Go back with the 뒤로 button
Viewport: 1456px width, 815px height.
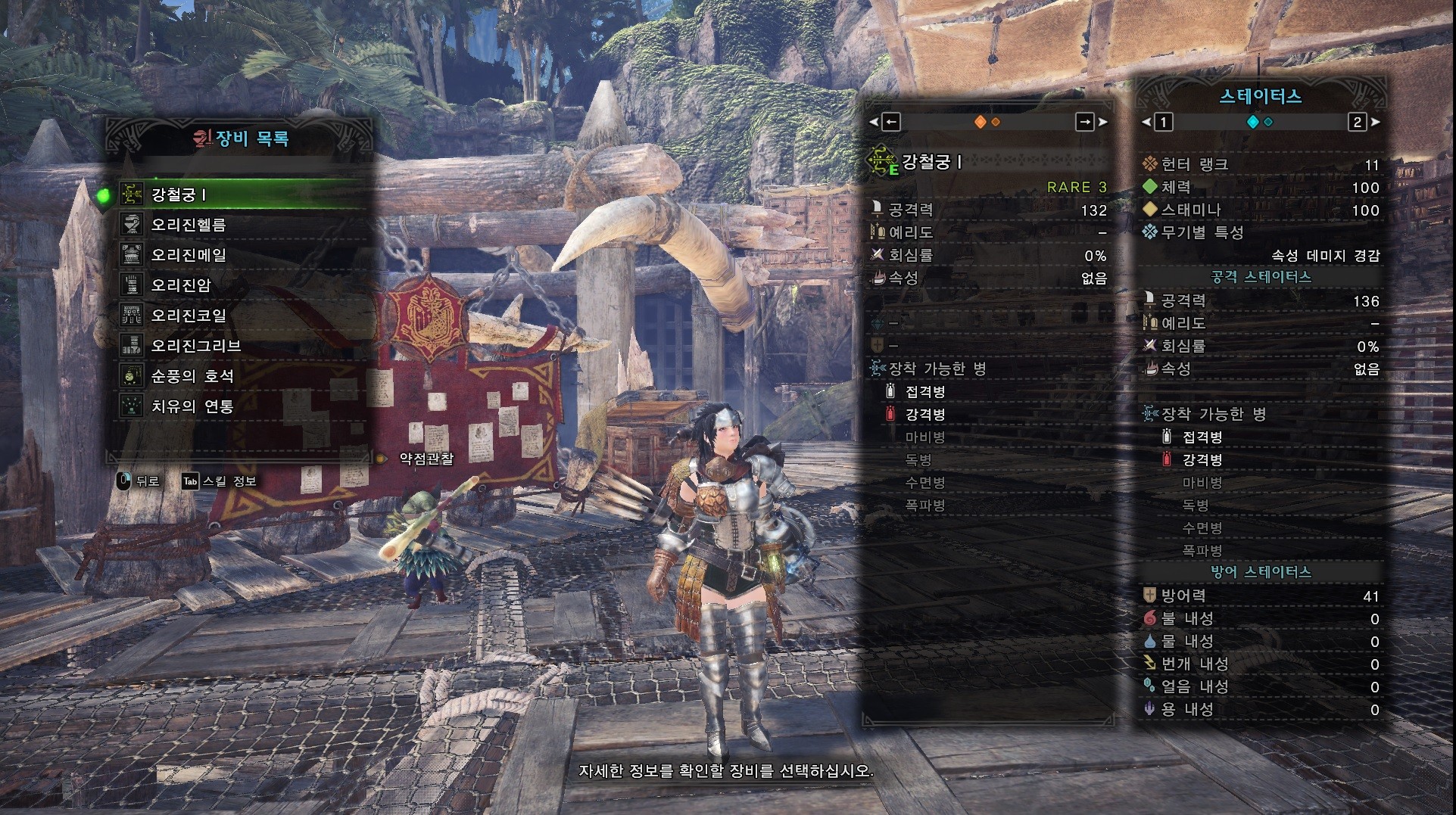(x=139, y=481)
